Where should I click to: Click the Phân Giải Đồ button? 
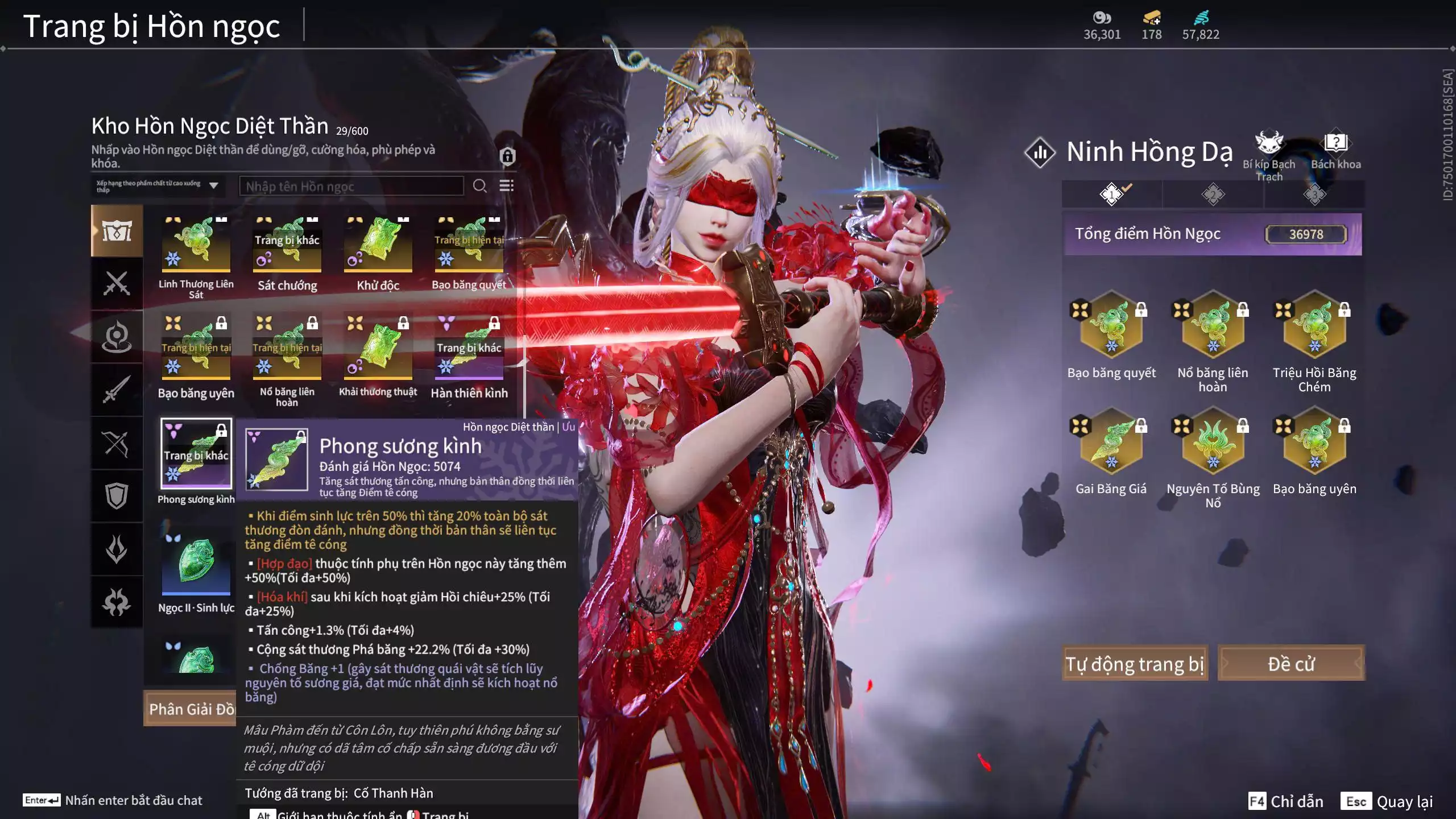[191, 709]
